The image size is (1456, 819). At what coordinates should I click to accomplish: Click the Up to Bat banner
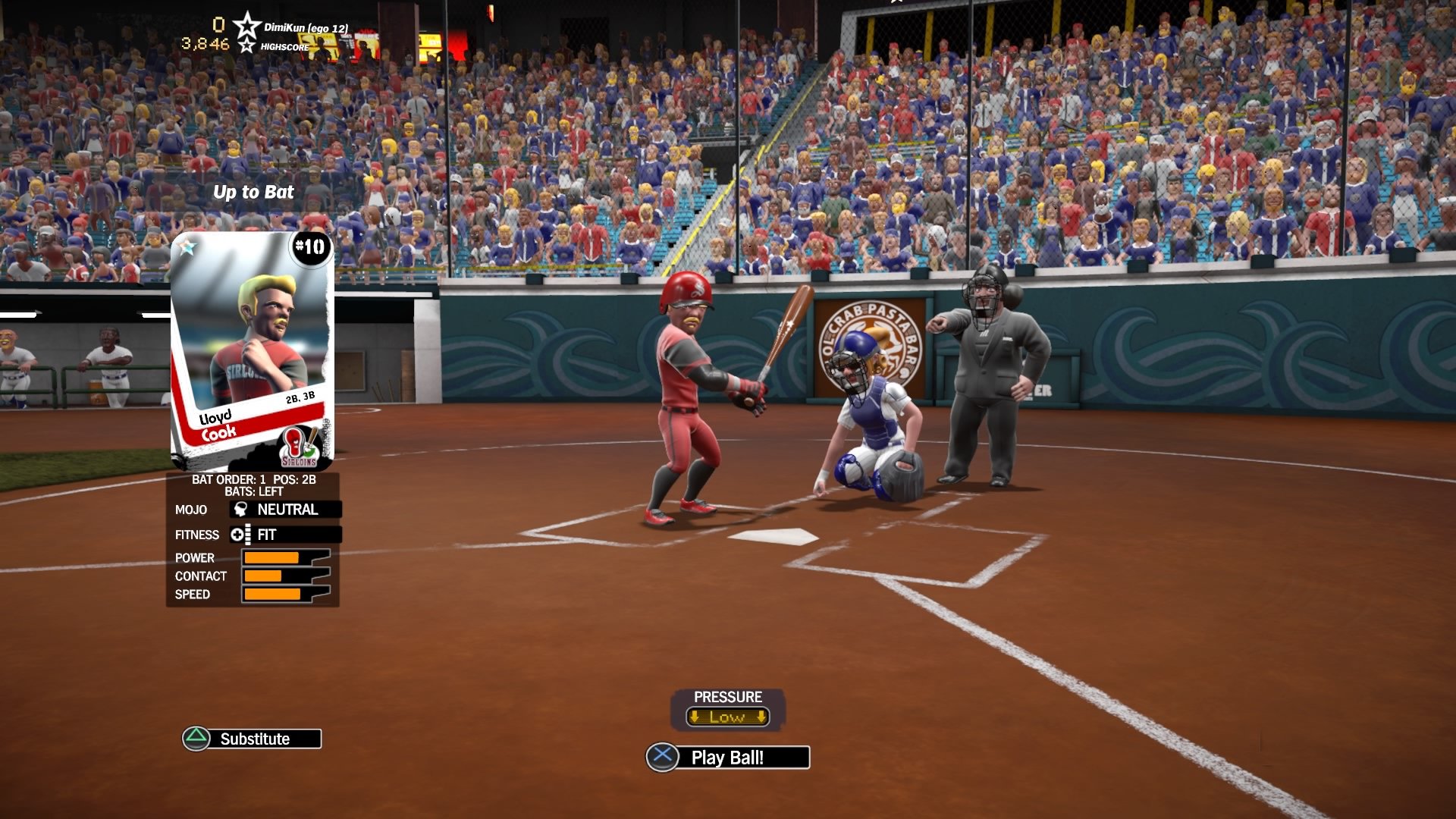pos(253,192)
